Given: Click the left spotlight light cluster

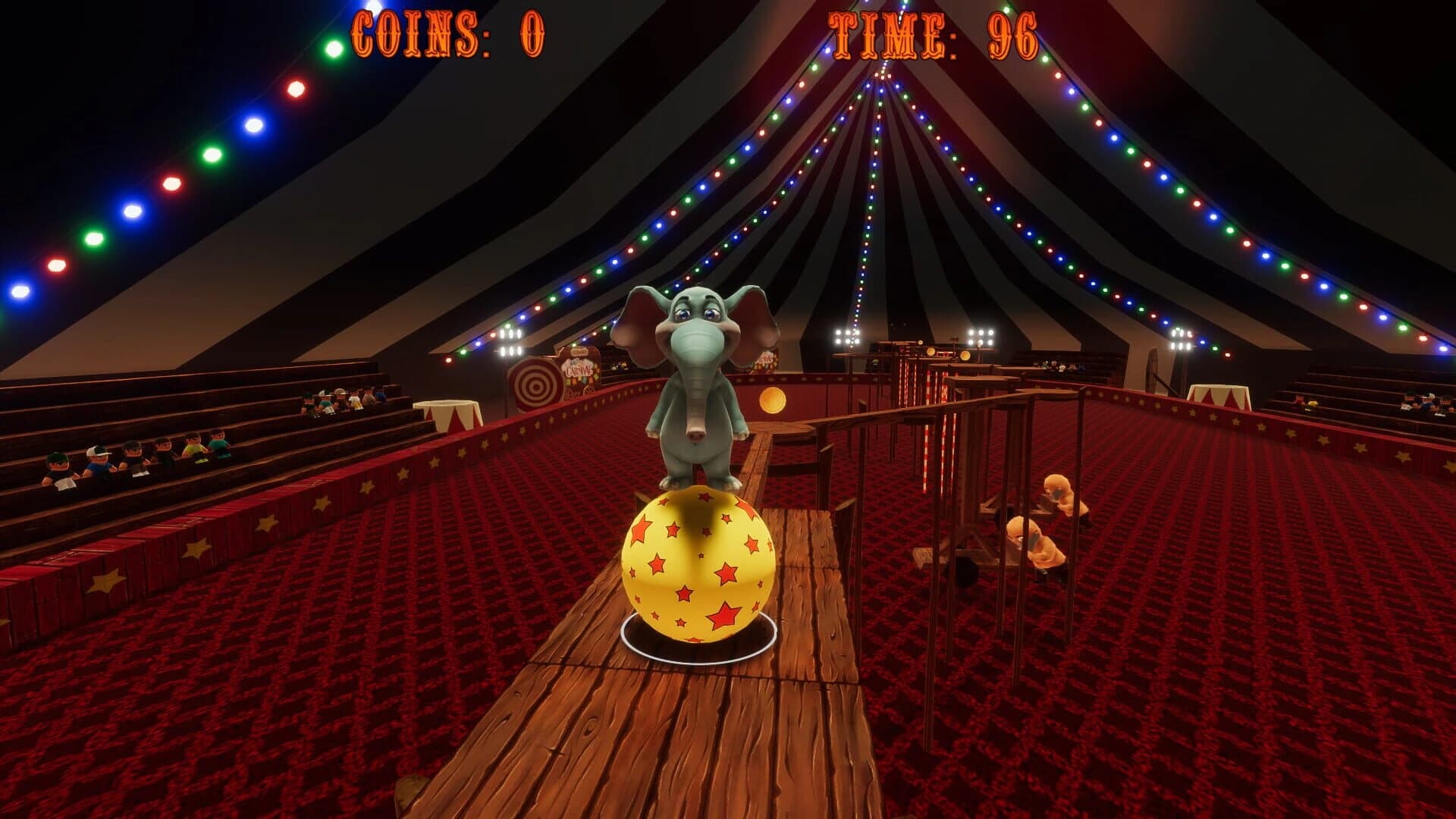Looking at the screenshot, I should point(510,343).
